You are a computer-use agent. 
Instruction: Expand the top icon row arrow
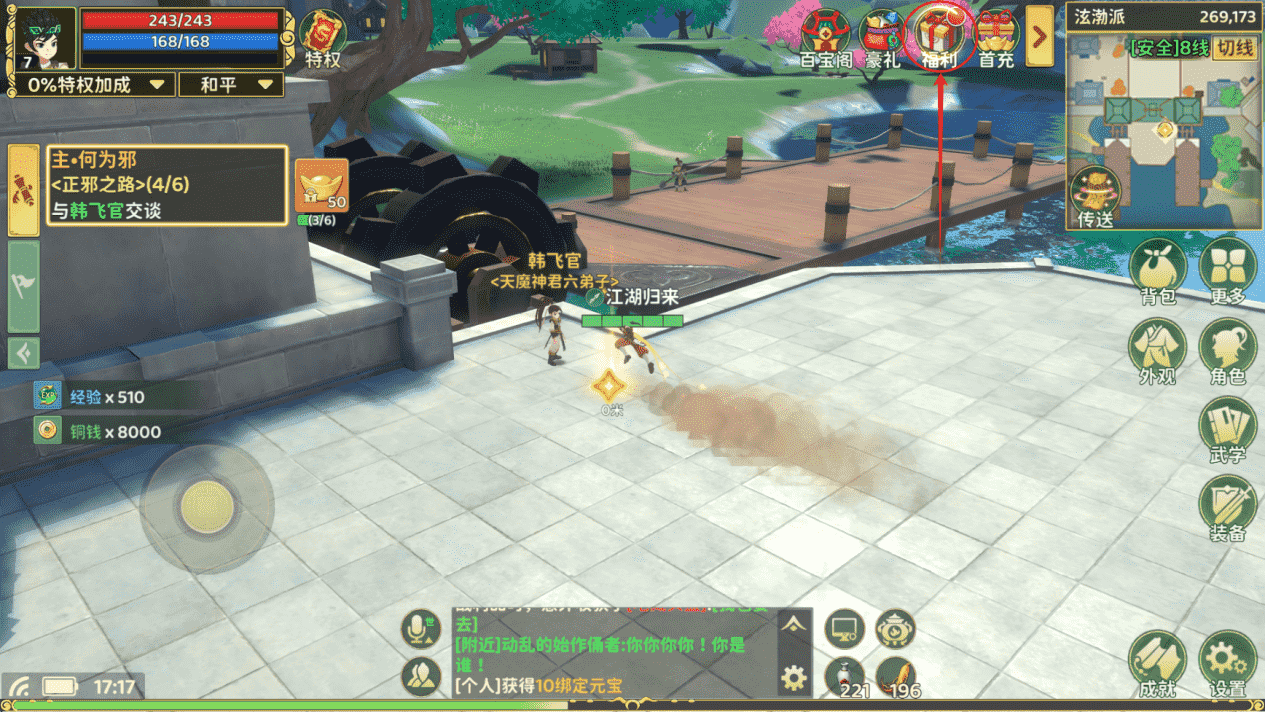point(1040,36)
